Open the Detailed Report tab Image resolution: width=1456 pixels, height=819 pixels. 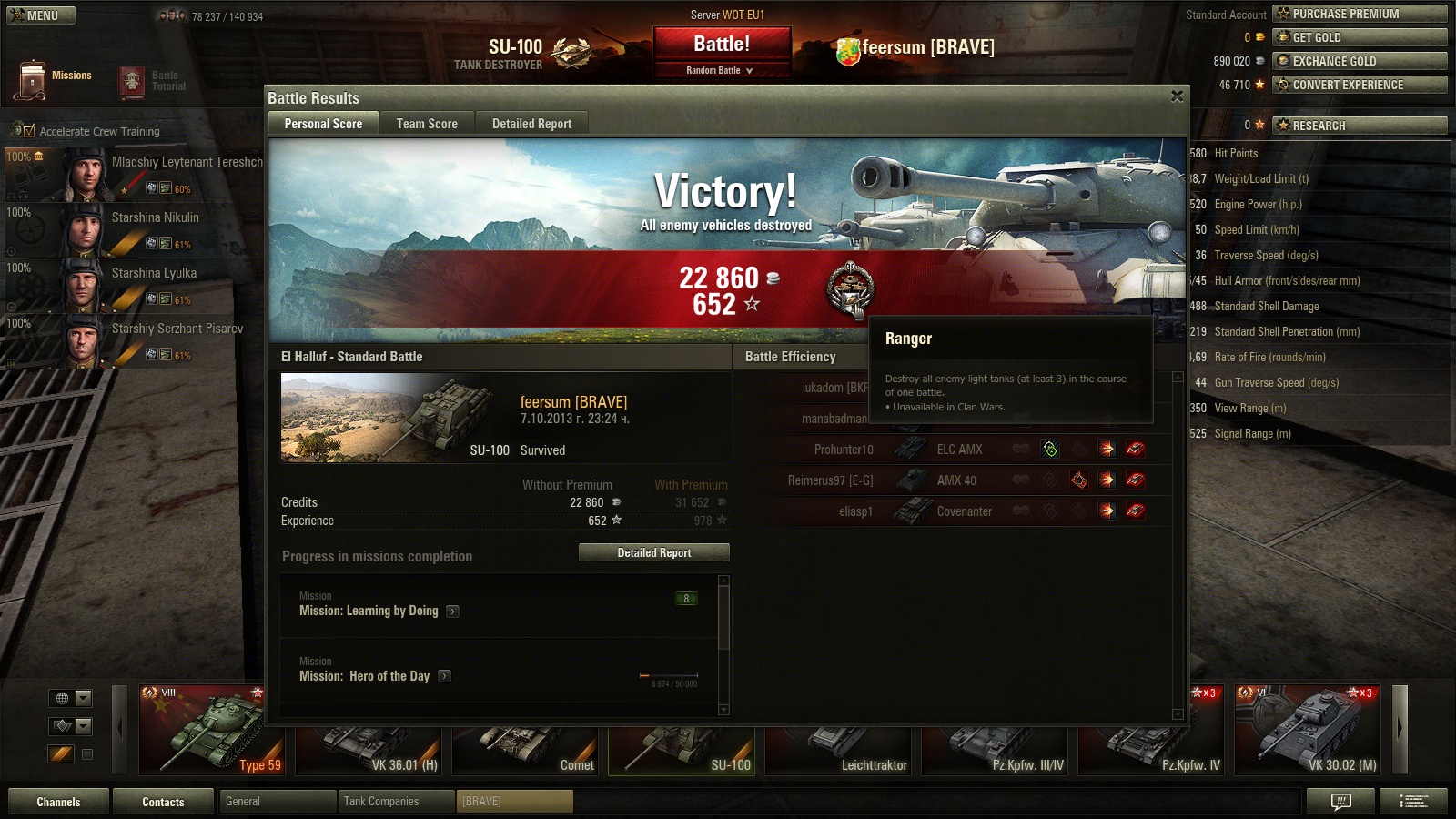click(x=531, y=124)
